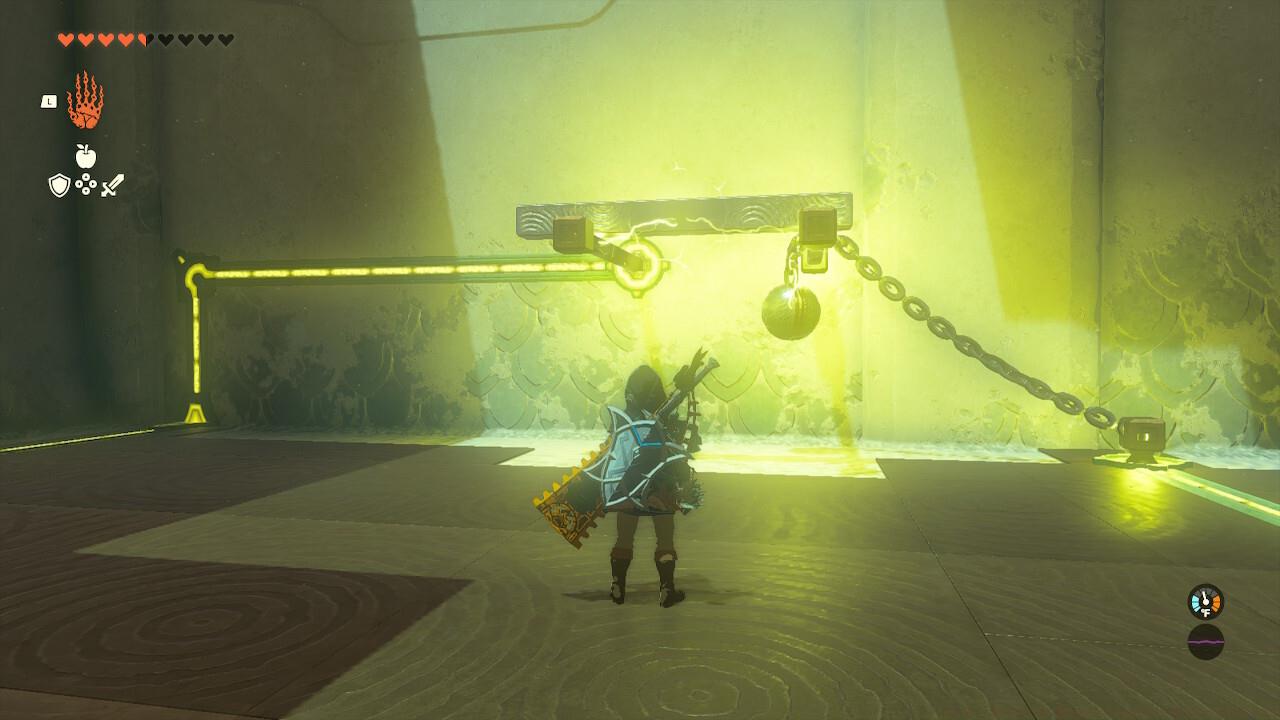Click the apple food icon

(x=86, y=156)
